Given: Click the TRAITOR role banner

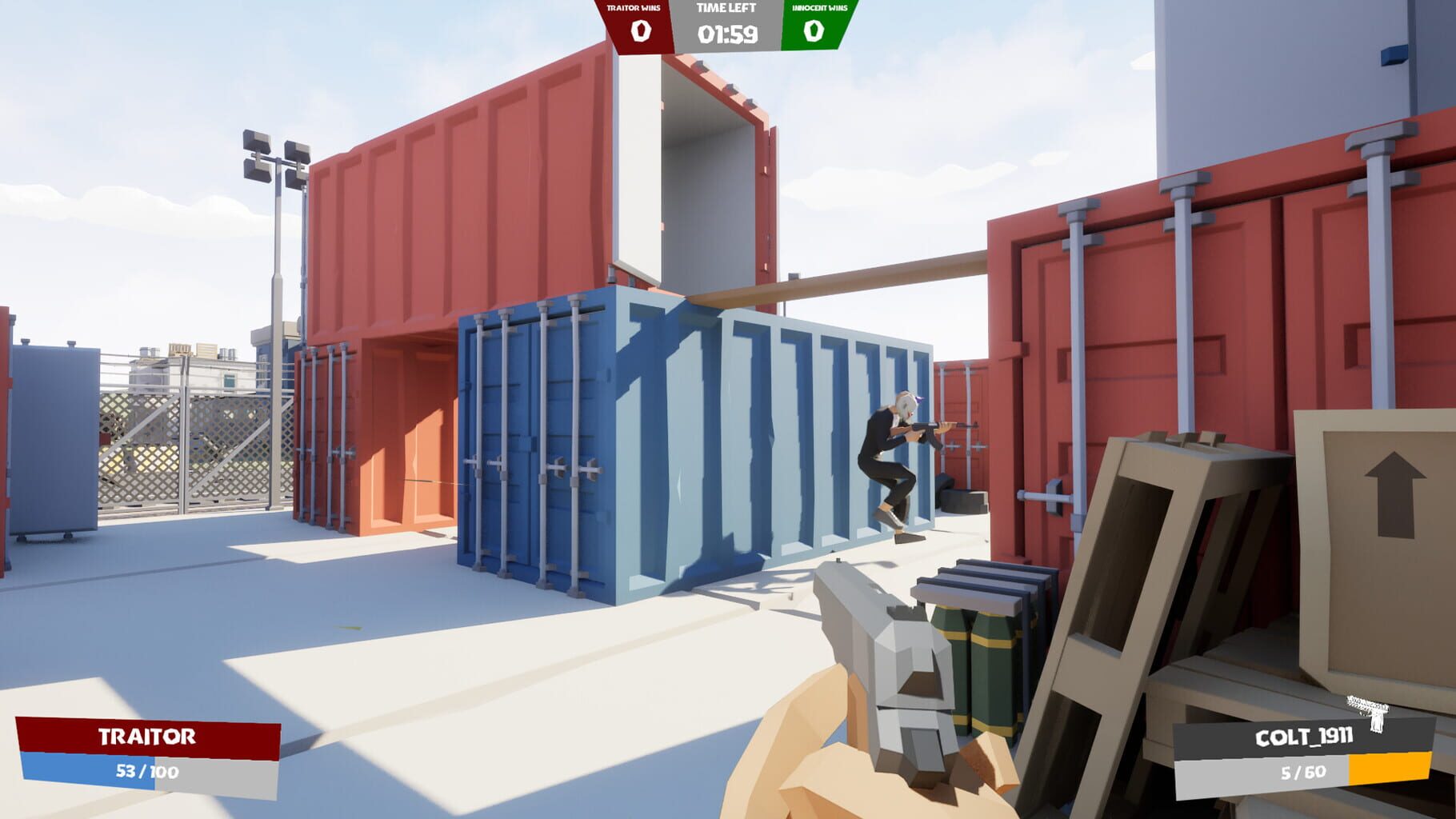Looking at the screenshot, I should 146,737.
